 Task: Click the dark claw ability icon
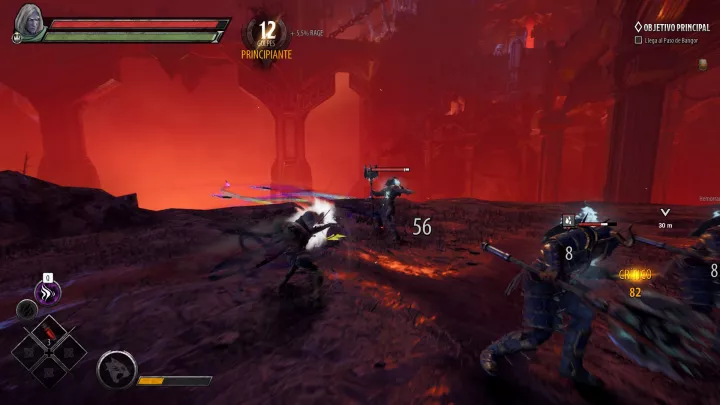pyautogui.click(x=26, y=309)
